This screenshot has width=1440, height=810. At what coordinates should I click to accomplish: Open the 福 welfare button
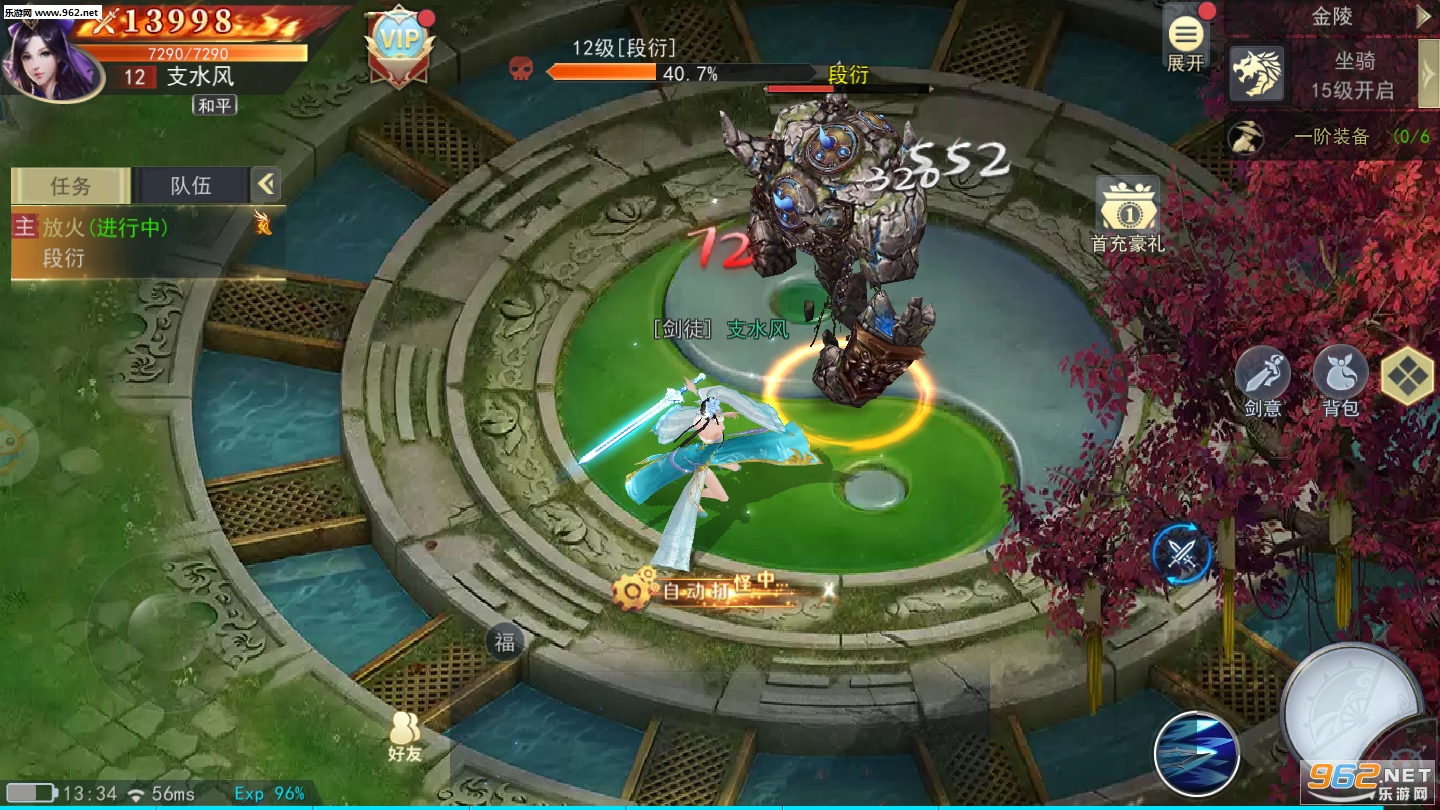click(505, 642)
